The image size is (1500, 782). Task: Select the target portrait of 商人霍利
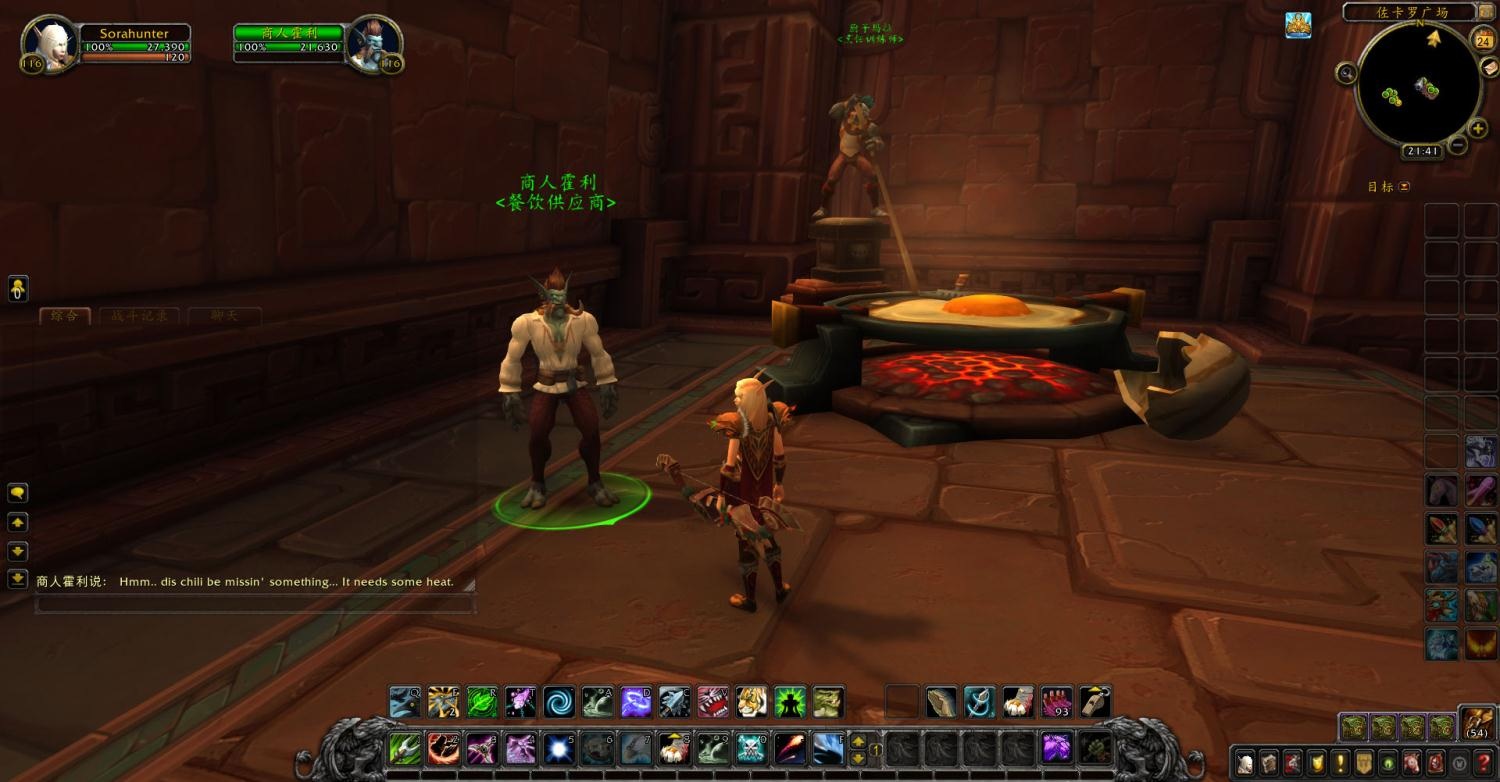pos(375,43)
